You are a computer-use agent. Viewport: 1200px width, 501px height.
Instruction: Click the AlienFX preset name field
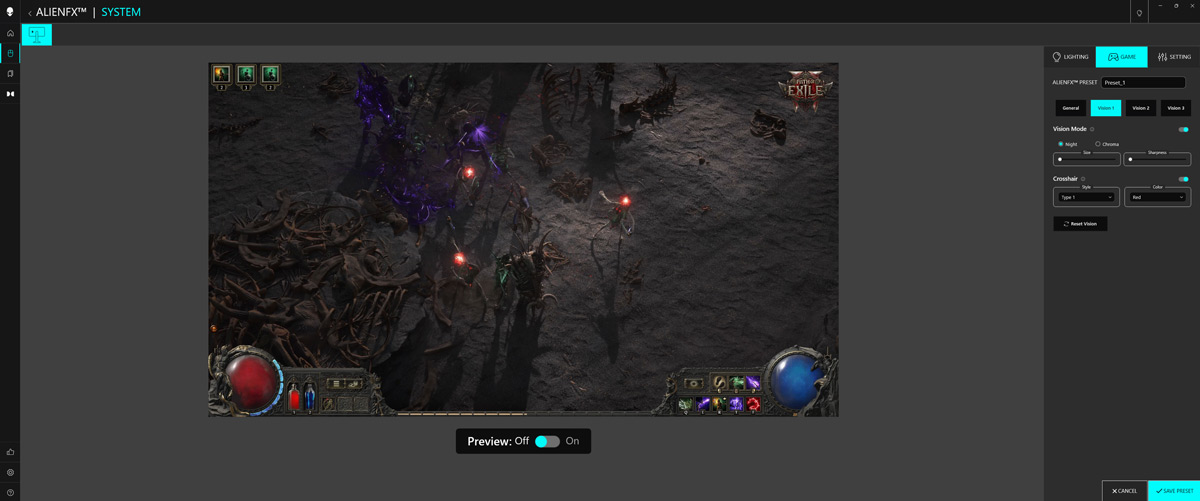coord(1143,83)
